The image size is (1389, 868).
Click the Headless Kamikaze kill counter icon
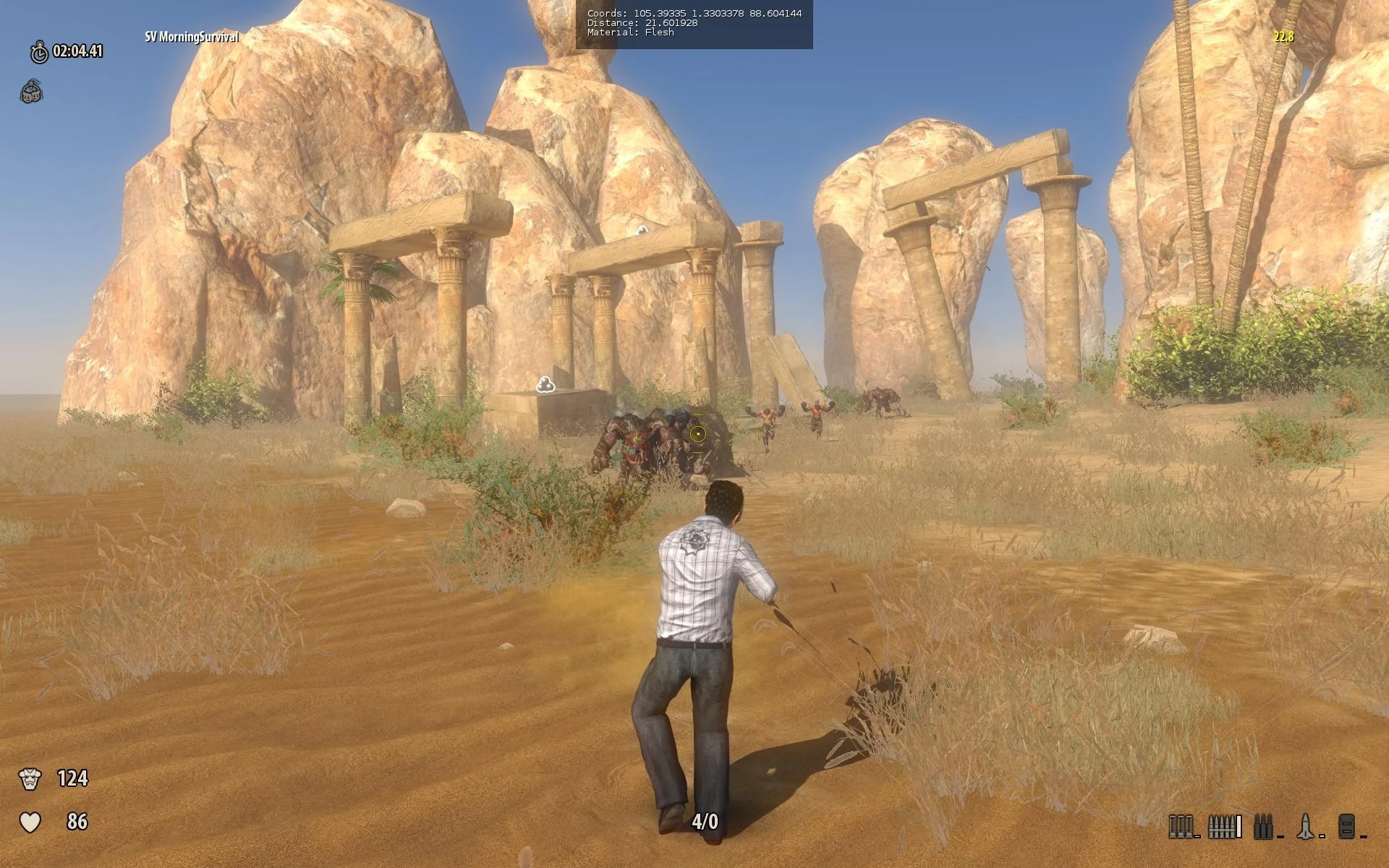(x=30, y=93)
